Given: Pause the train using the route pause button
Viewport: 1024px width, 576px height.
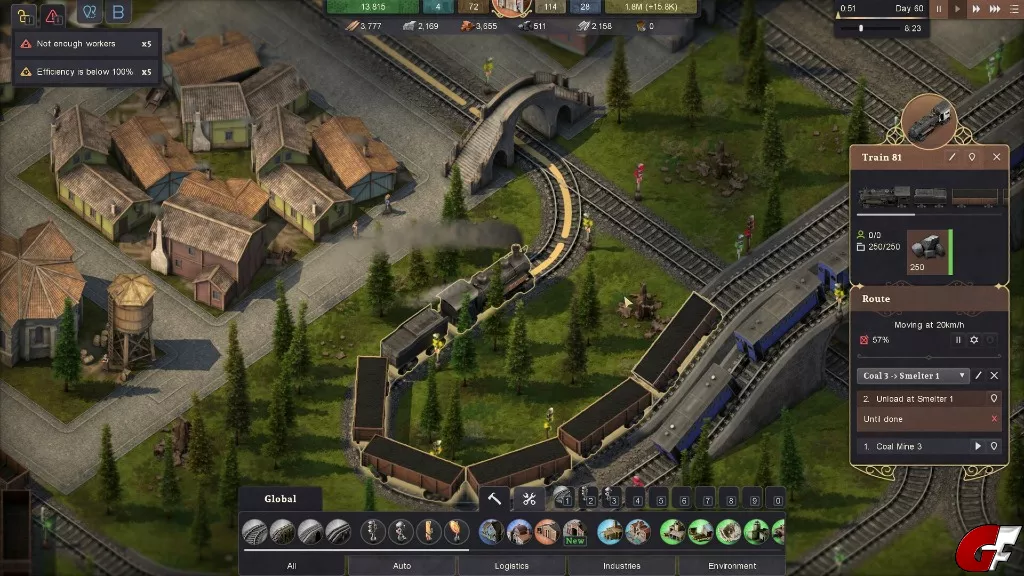Looking at the screenshot, I should click(958, 340).
